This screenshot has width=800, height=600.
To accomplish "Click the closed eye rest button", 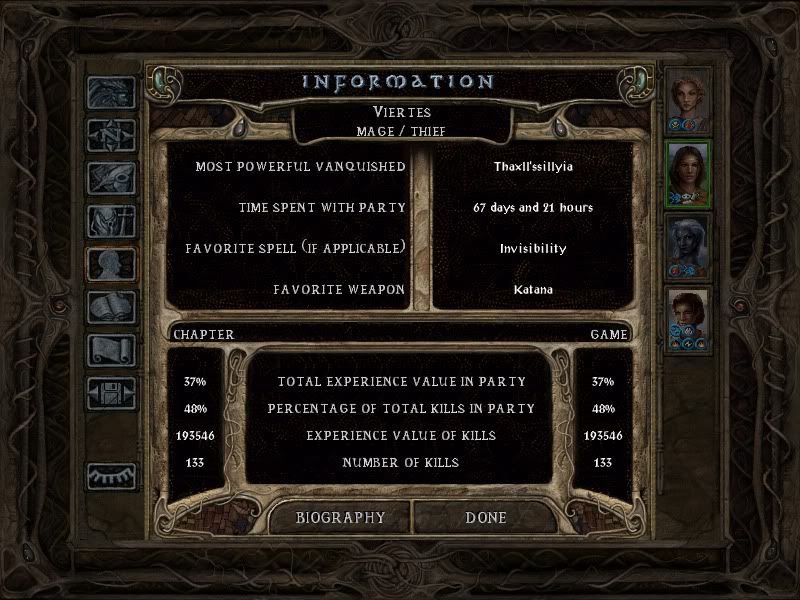I will coord(110,476).
